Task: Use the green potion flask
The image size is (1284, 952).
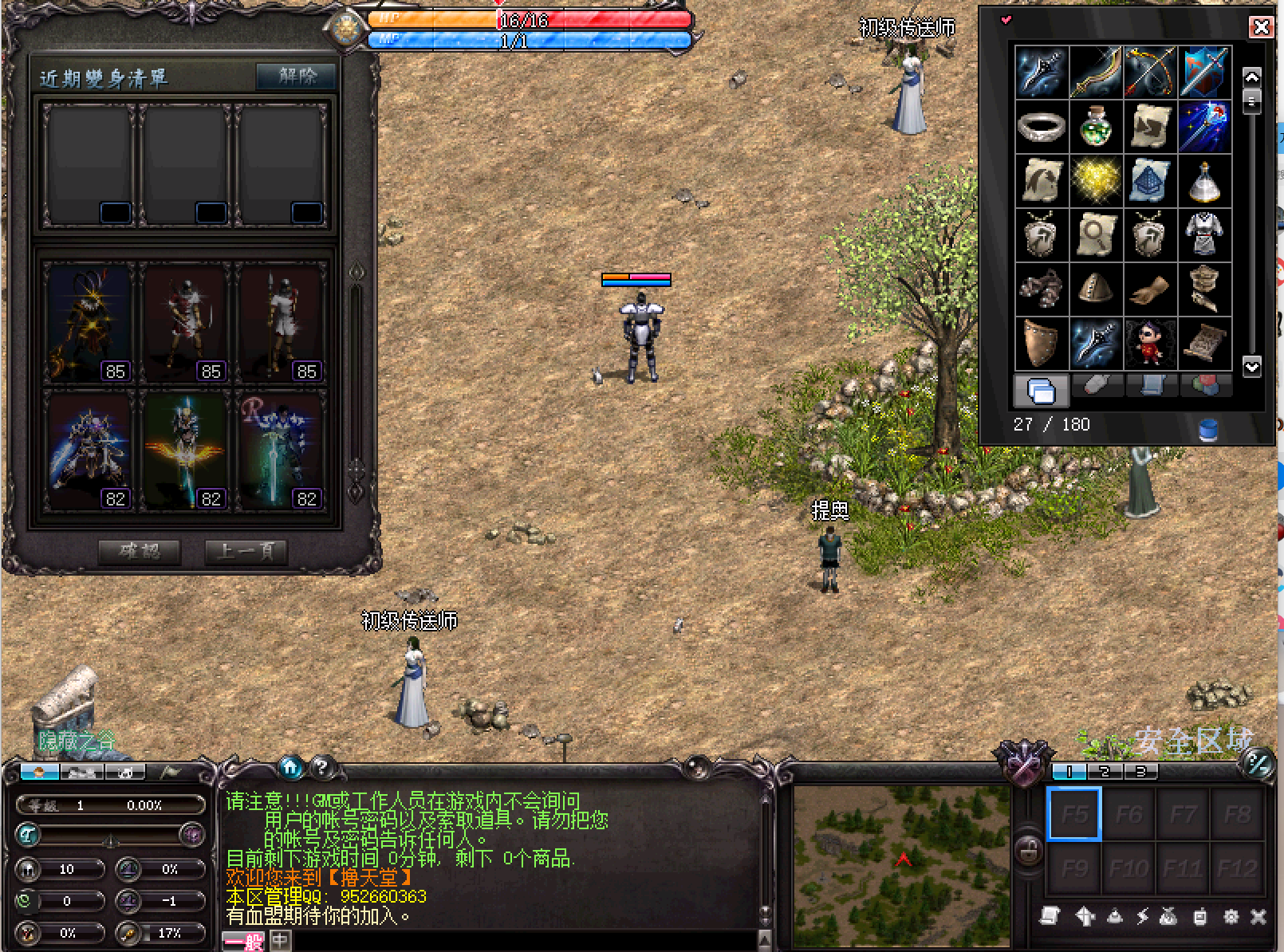Action: coord(1096,126)
